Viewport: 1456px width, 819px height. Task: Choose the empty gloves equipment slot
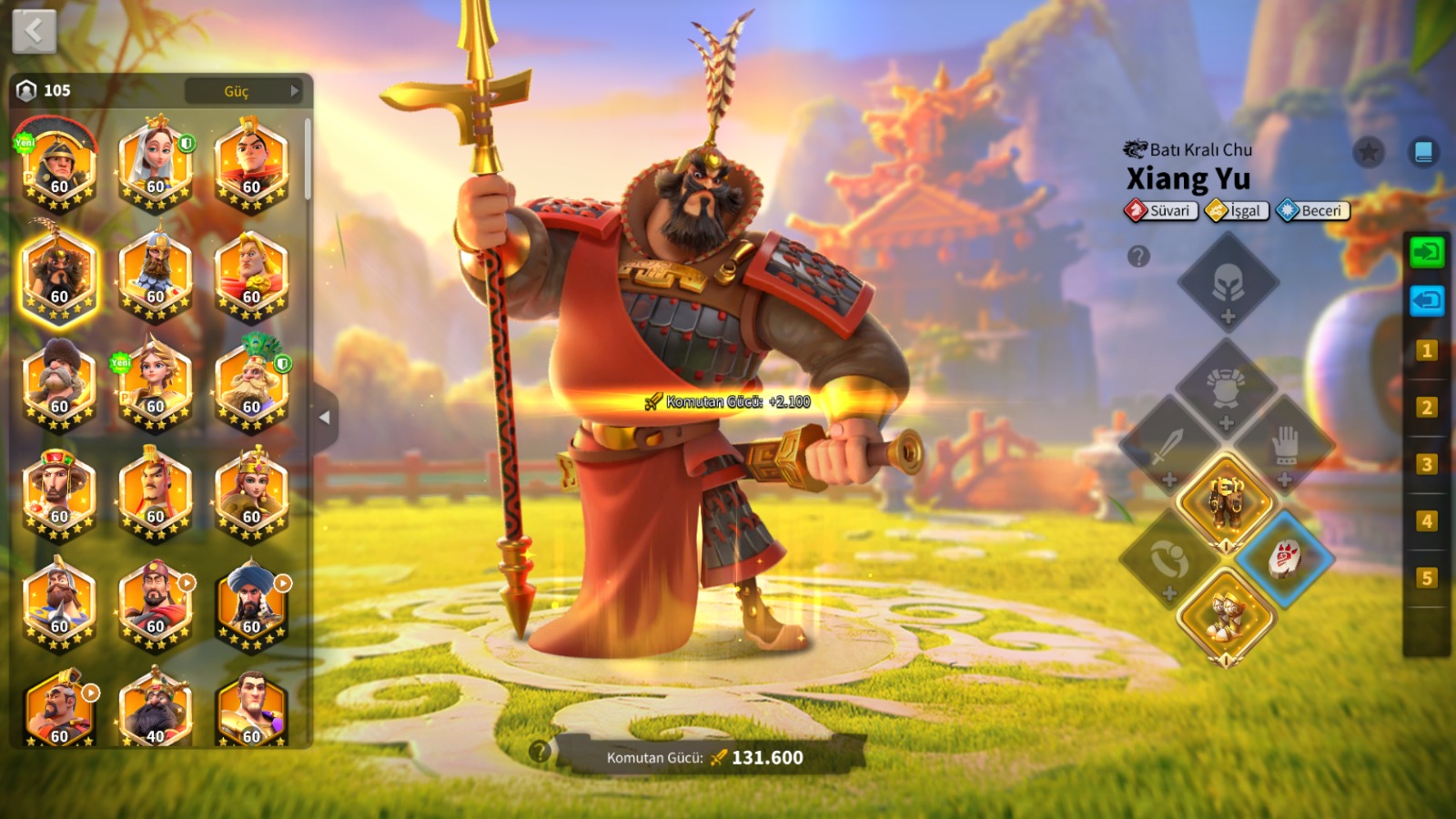click(1285, 448)
